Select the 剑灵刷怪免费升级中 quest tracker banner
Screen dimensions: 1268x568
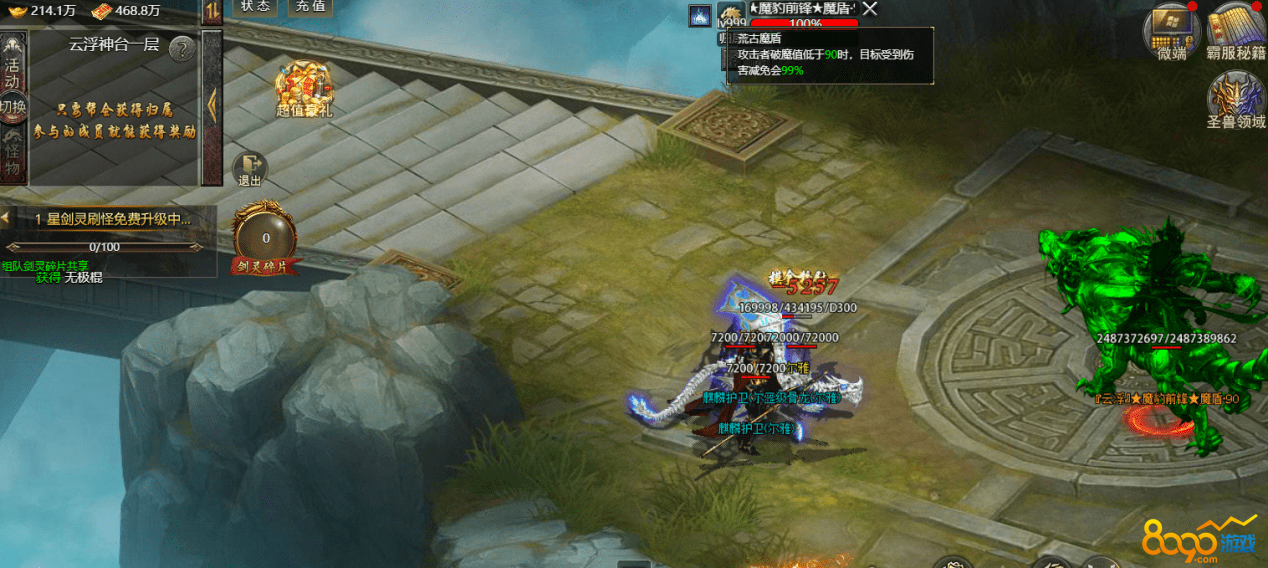112,218
